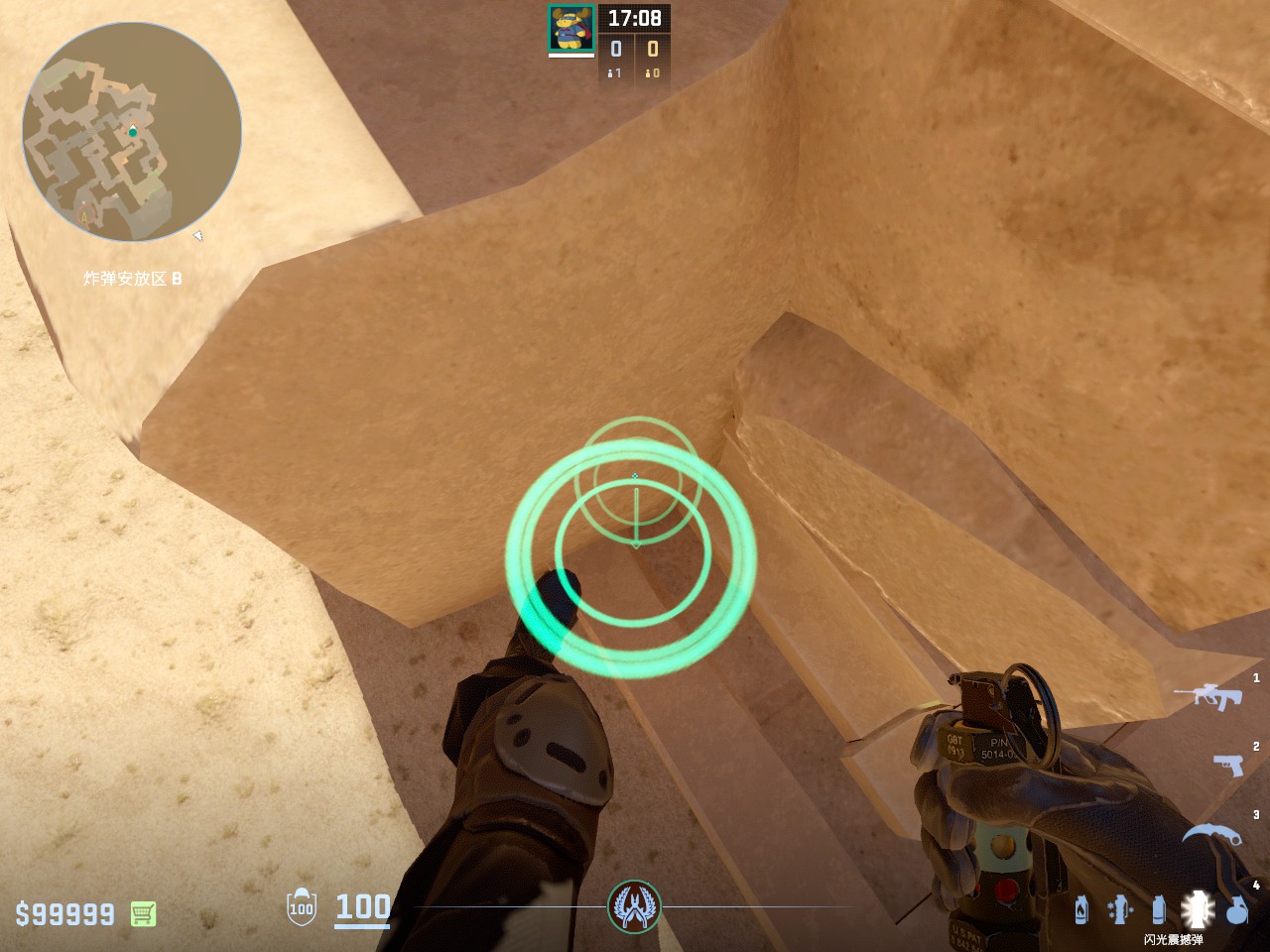Screen dimensions: 1270x952
Task: Choose the HE grenade icon
Action: coord(1236,908)
